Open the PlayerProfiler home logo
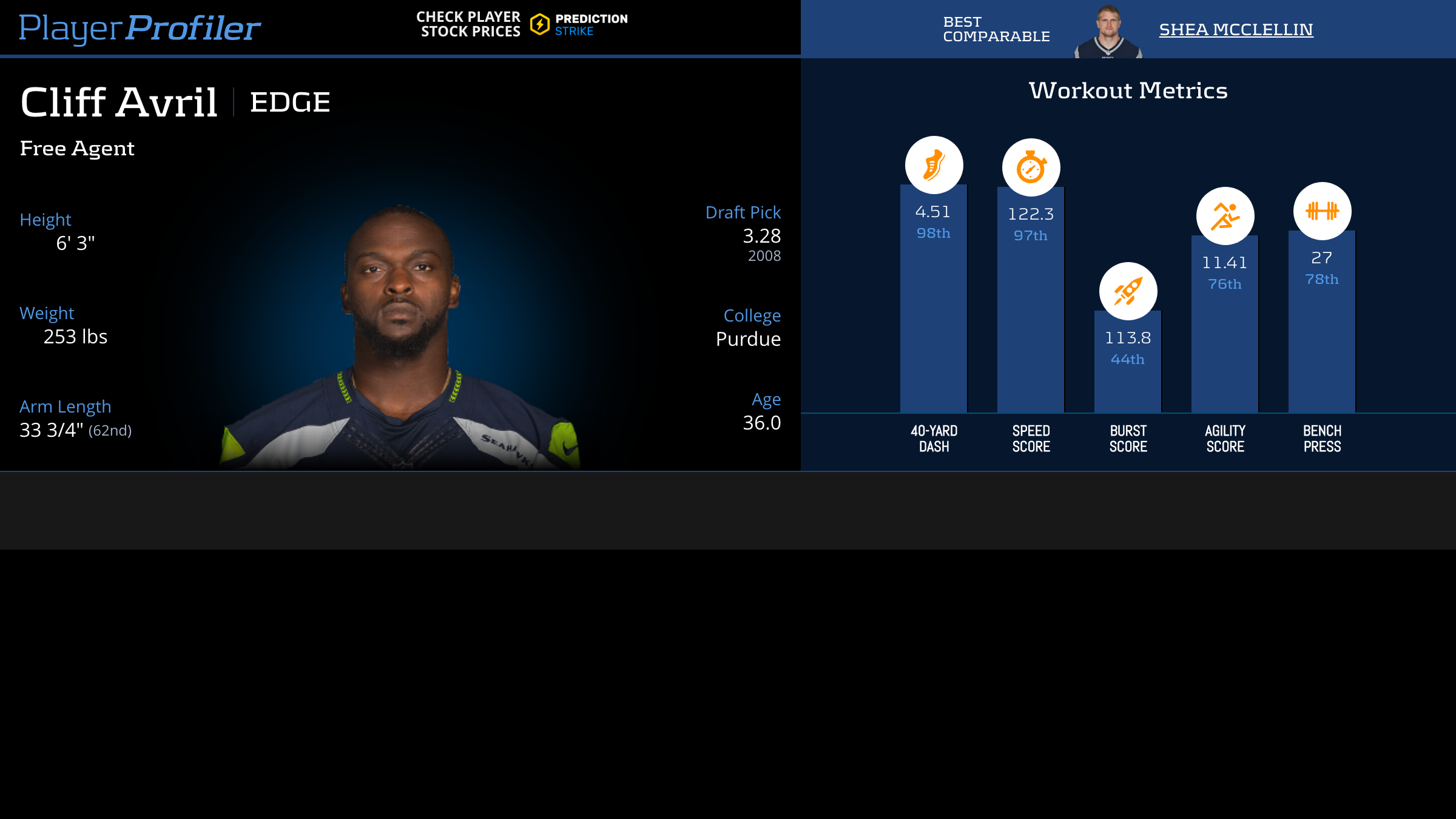The width and height of the screenshot is (1456, 819). point(140,28)
